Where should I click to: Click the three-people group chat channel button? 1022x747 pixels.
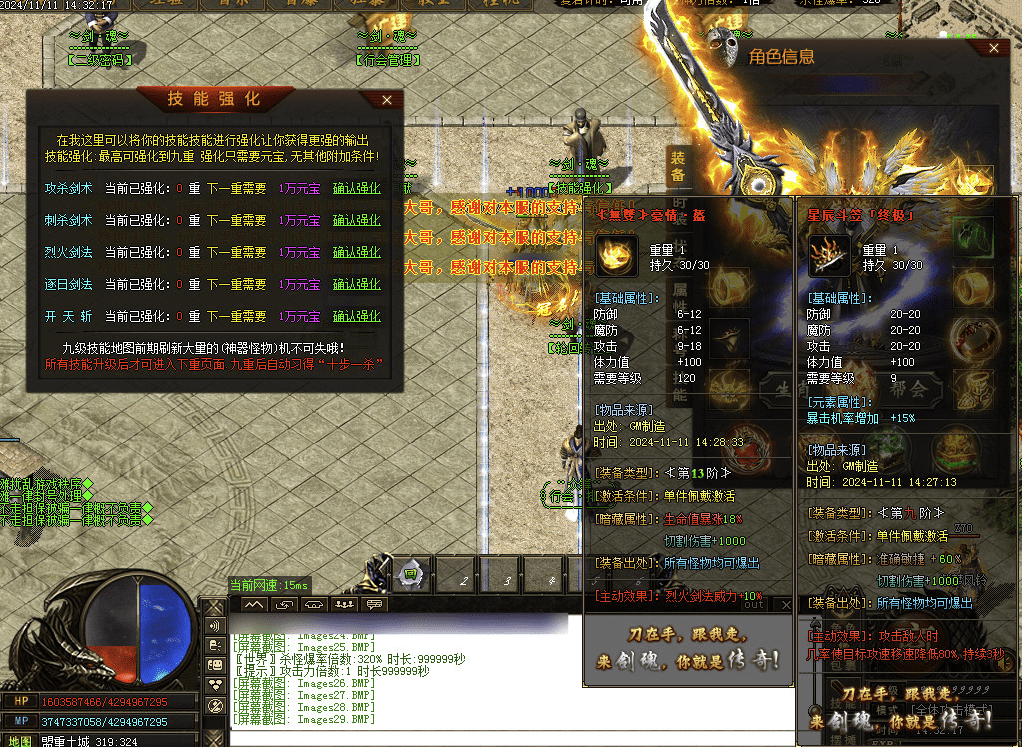tap(345, 604)
